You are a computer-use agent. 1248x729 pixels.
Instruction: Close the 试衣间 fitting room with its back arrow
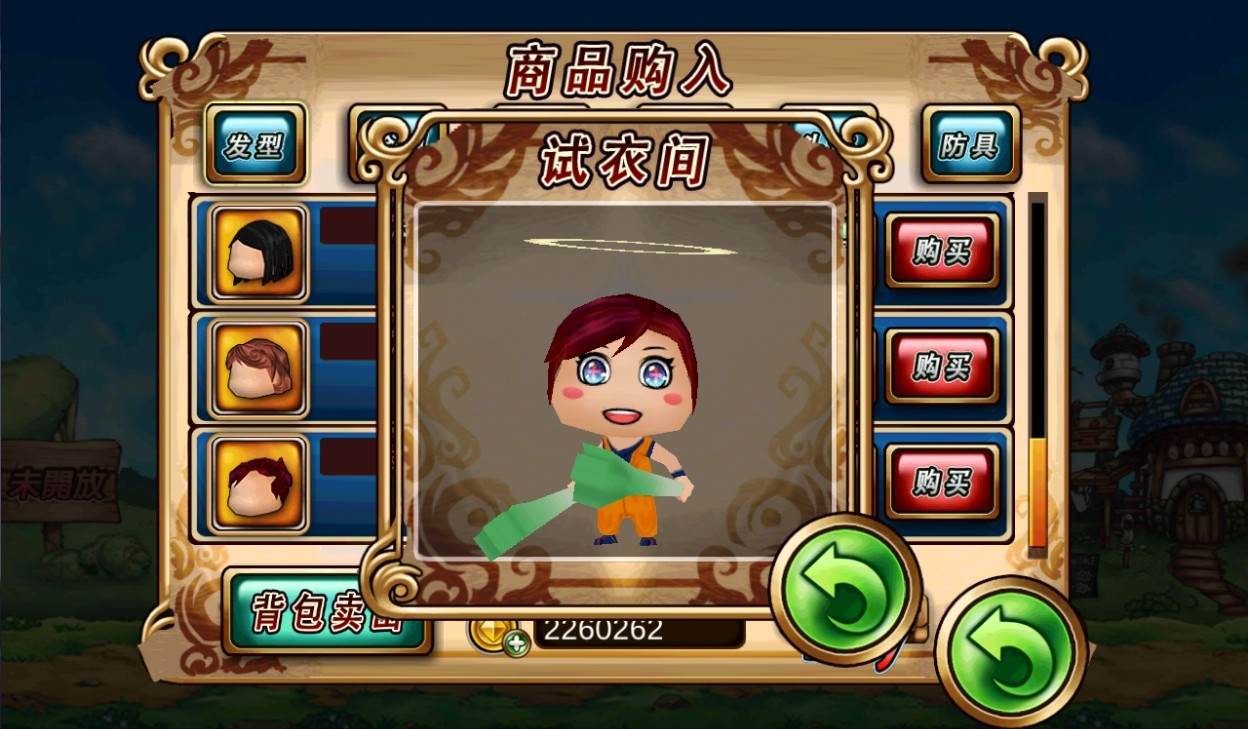click(845, 589)
